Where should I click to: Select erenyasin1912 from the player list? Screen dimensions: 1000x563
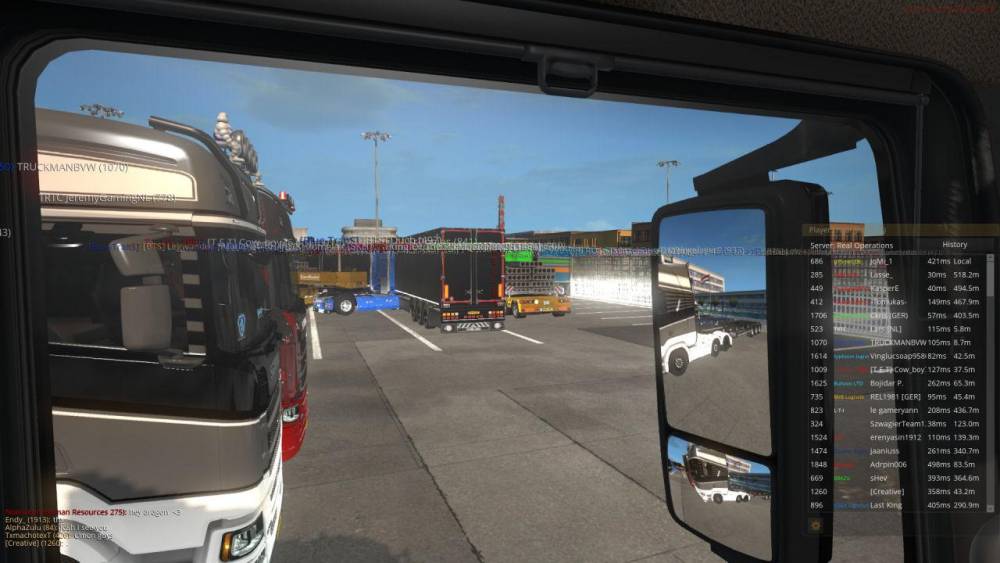click(x=886, y=438)
